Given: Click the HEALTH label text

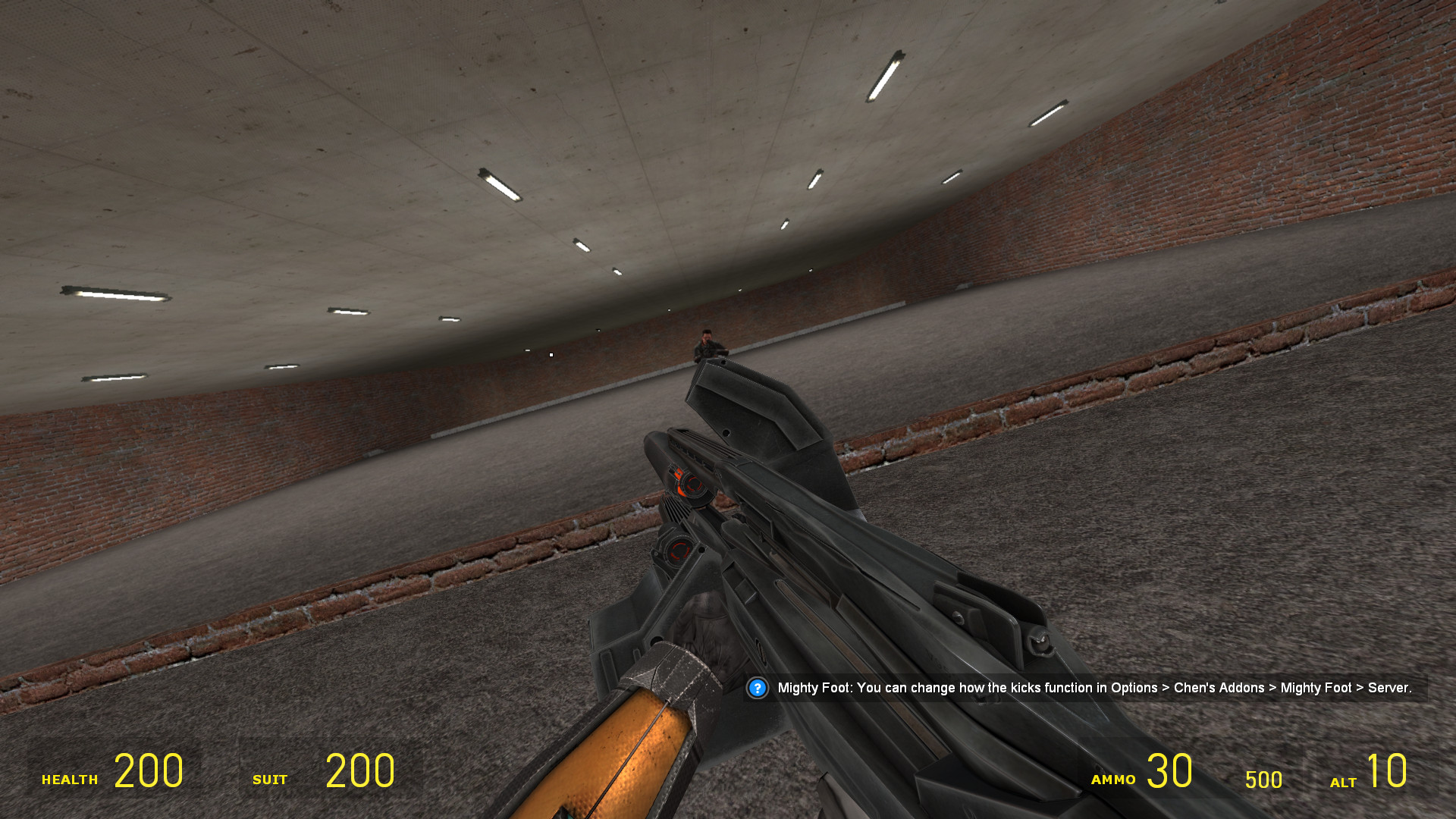Looking at the screenshot, I should point(70,779).
